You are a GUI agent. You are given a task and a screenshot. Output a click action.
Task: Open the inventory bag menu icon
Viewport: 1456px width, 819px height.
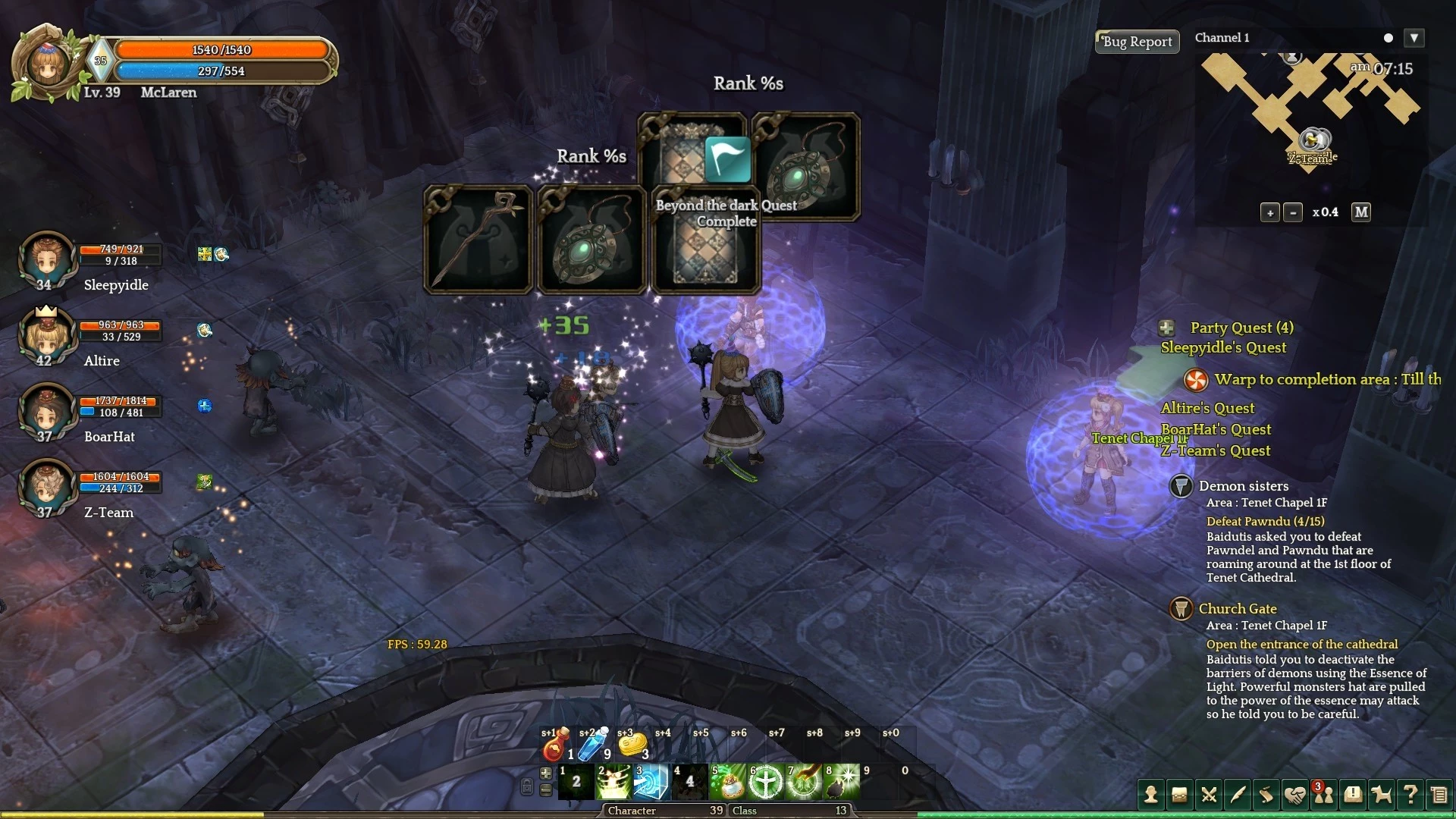click(x=1179, y=795)
